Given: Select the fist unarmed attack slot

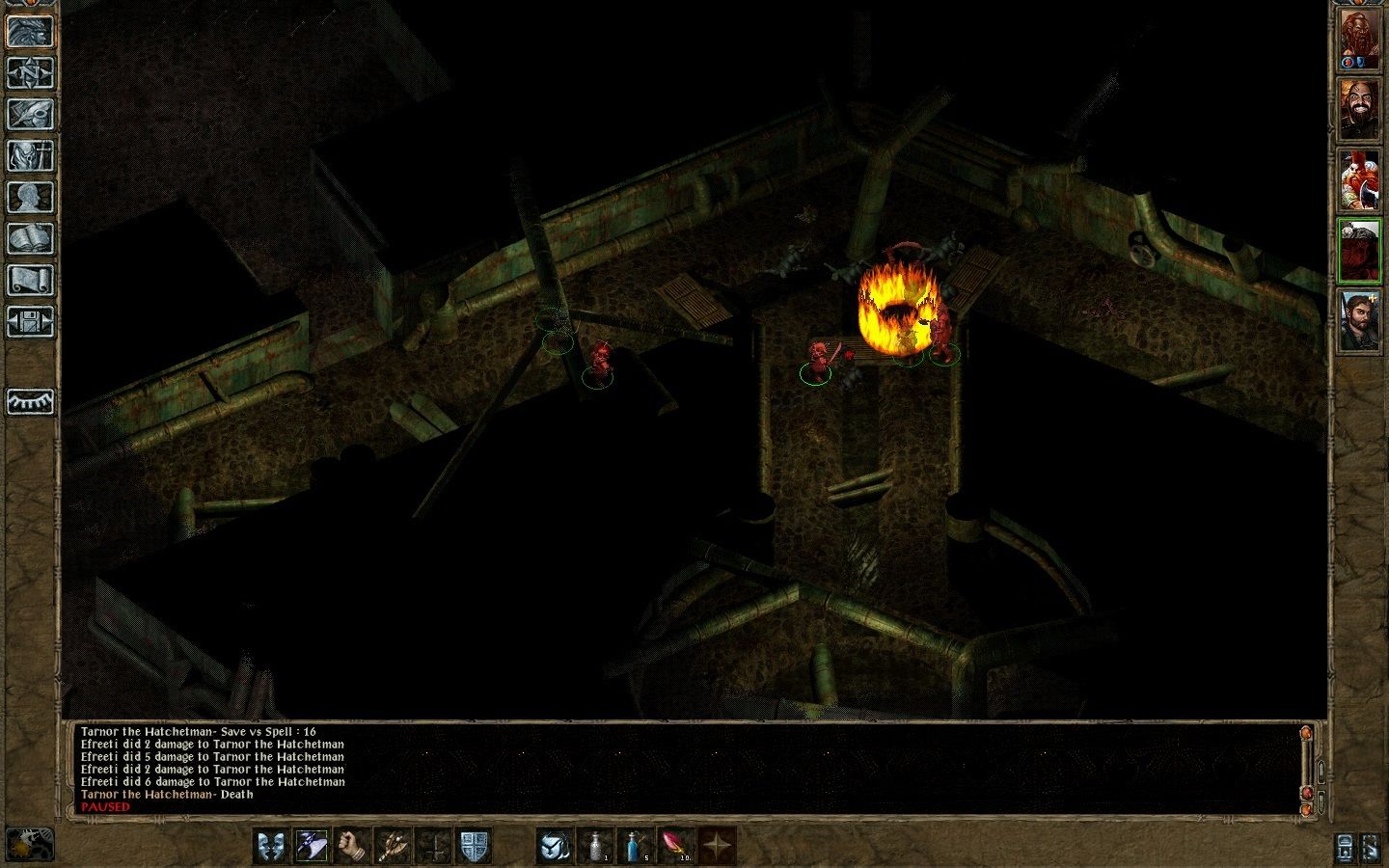Looking at the screenshot, I should [352, 846].
